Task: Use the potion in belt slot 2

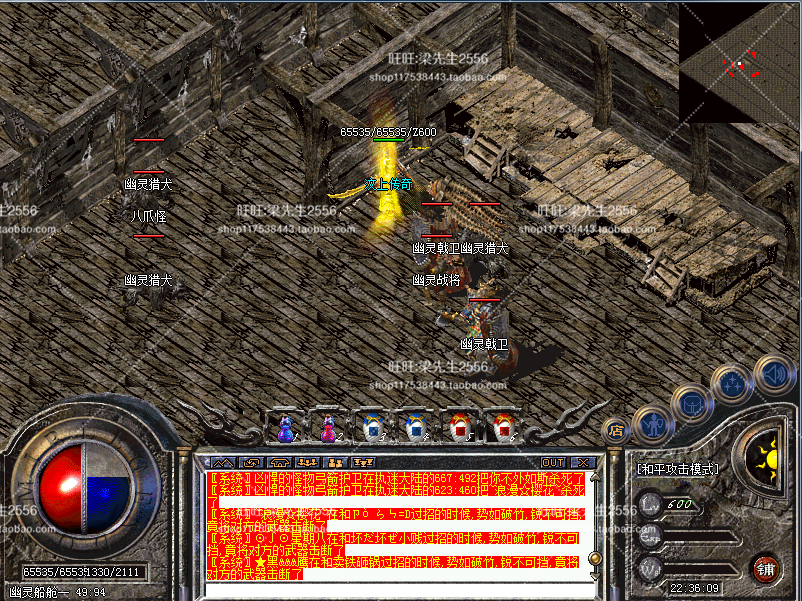Action: click(328, 427)
